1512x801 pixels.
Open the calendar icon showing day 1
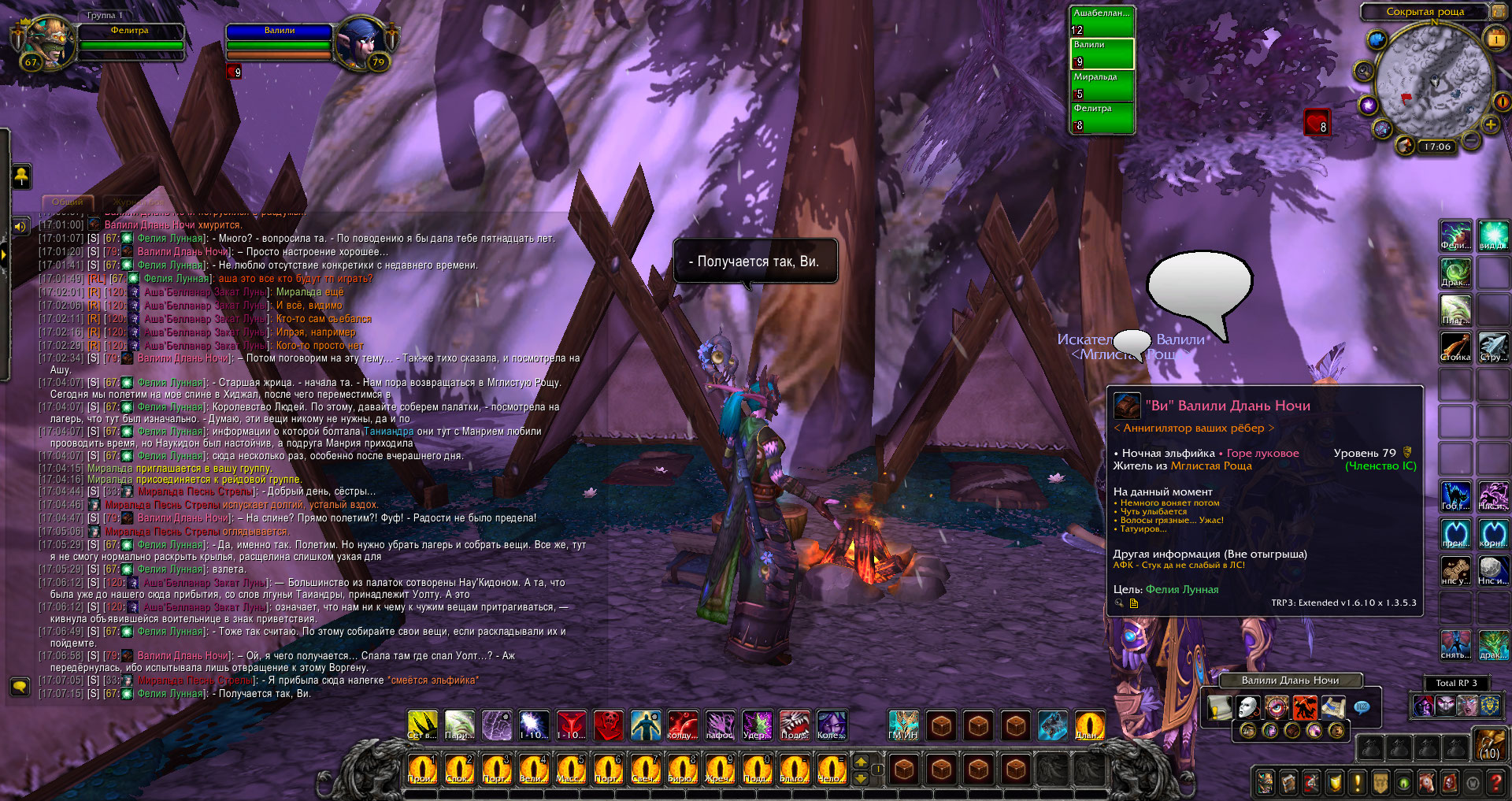(1495, 39)
